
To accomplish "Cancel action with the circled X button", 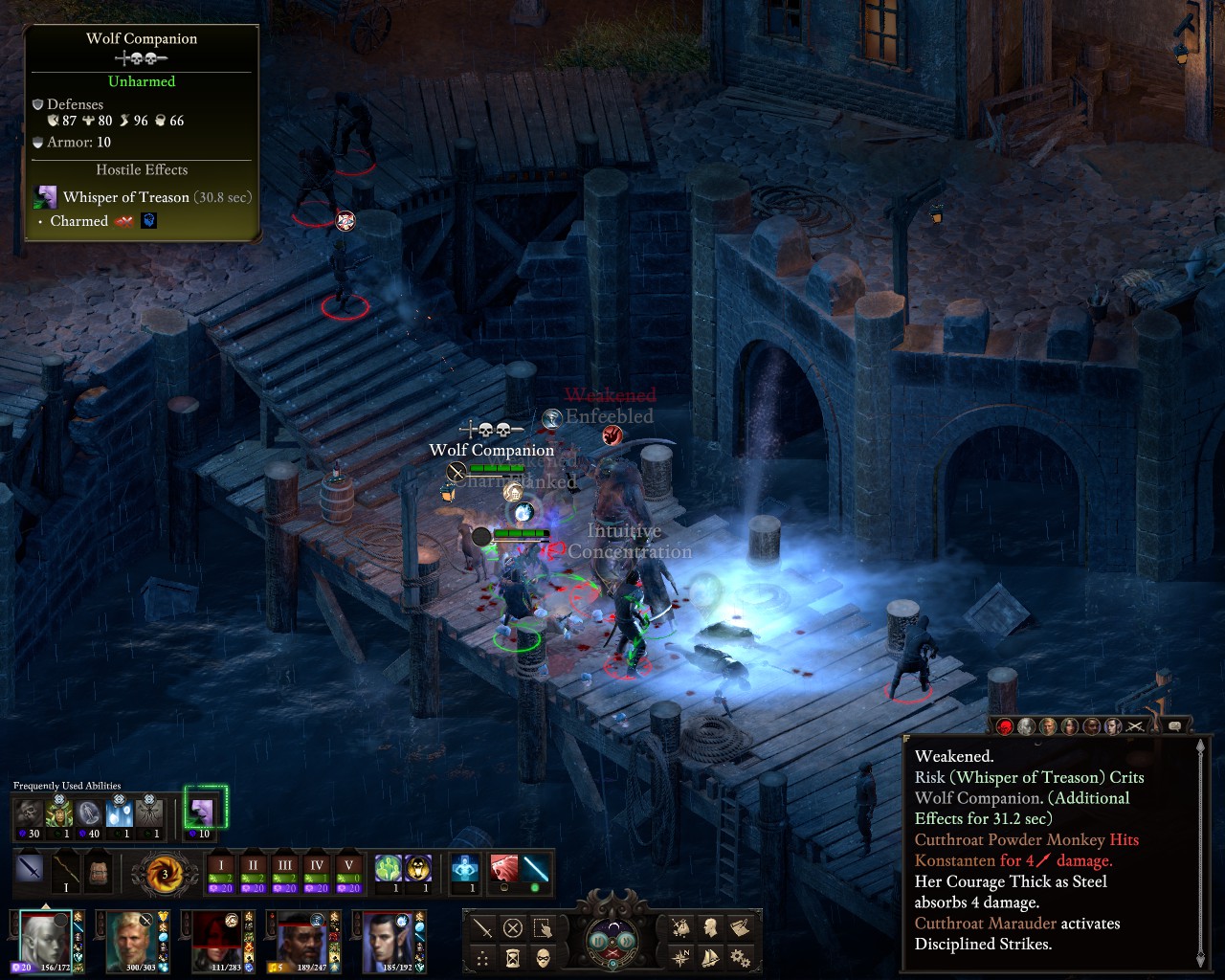I will pos(513,927).
